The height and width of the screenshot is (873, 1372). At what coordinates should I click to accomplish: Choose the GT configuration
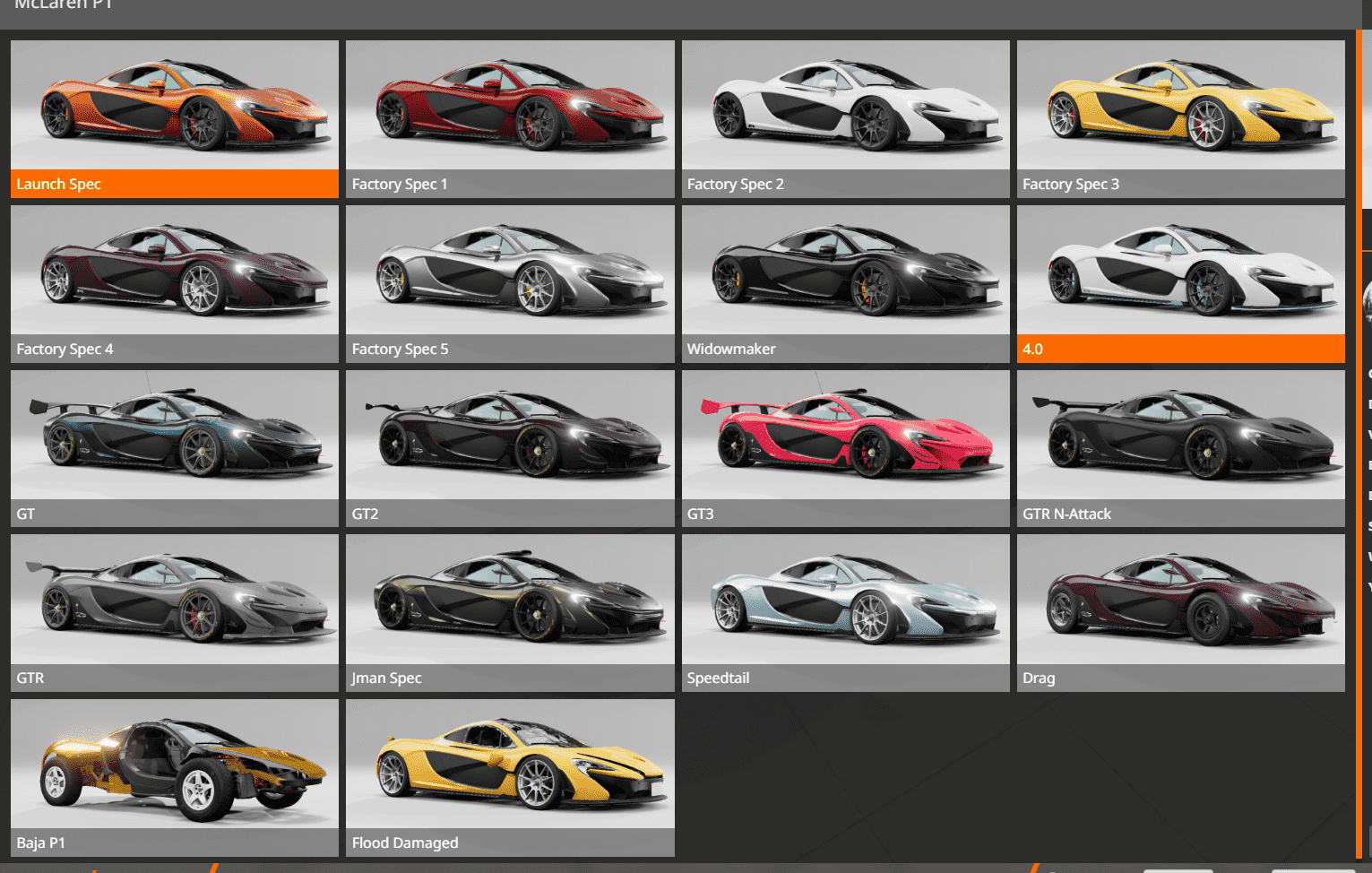tap(175, 448)
